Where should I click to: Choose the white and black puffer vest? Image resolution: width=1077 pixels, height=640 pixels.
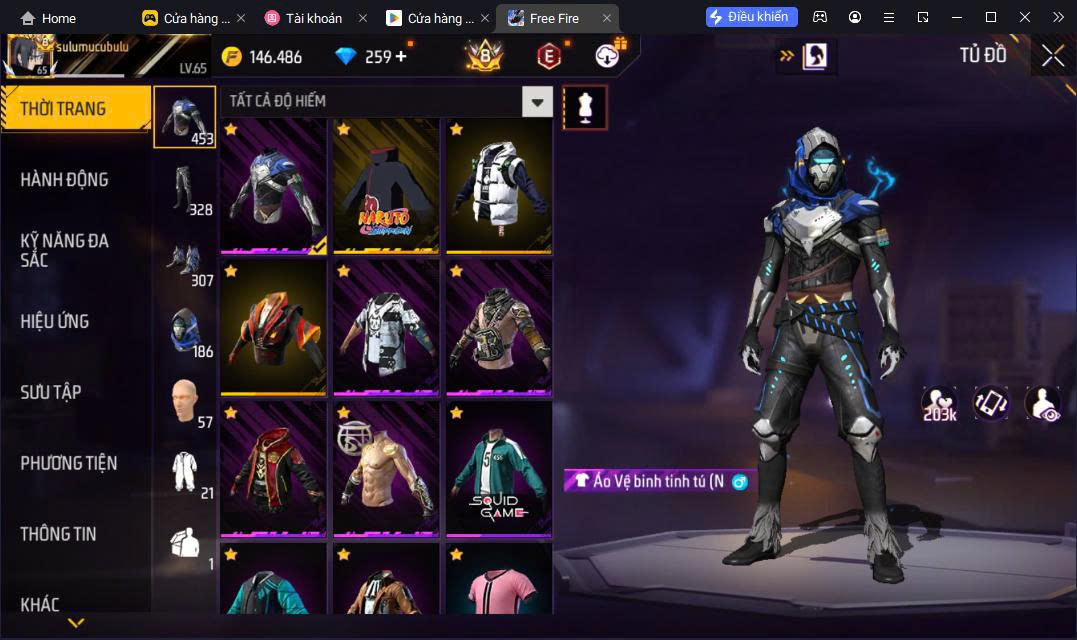click(x=499, y=185)
